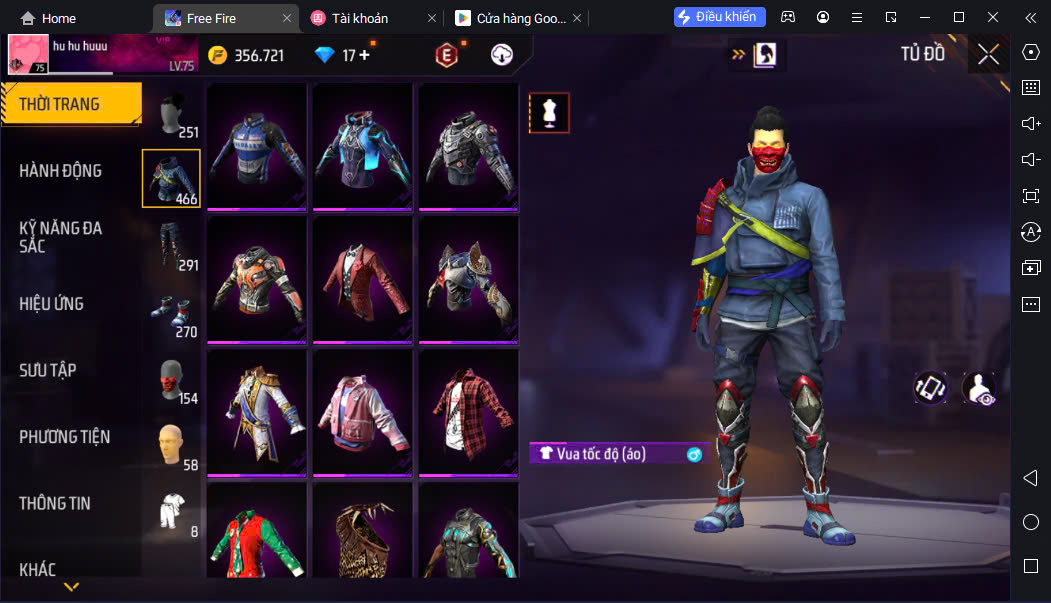
Task: Go to the SƯU TẬP category
Action: click(x=48, y=370)
